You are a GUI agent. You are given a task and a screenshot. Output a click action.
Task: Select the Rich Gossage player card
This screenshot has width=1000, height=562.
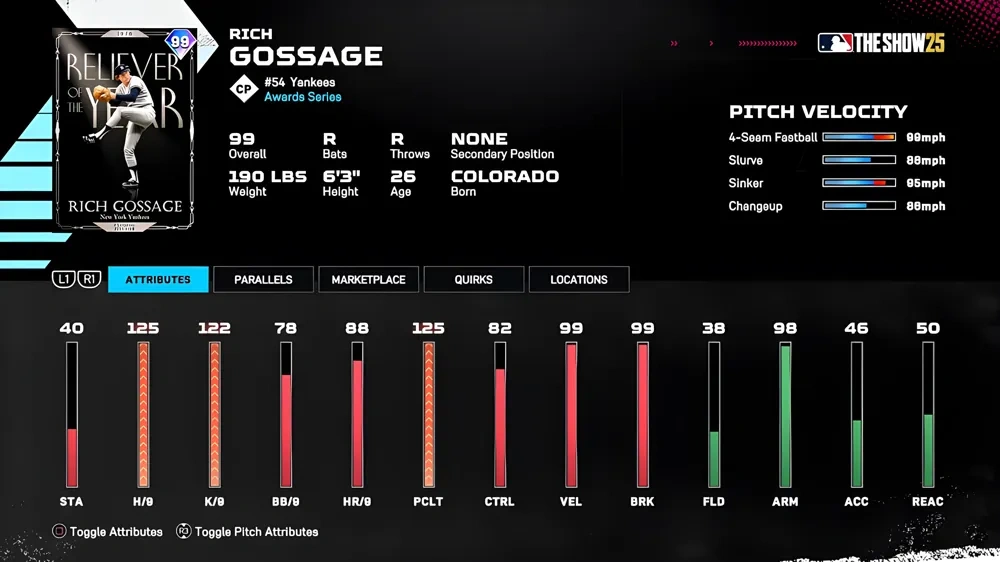click(x=124, y=130)
